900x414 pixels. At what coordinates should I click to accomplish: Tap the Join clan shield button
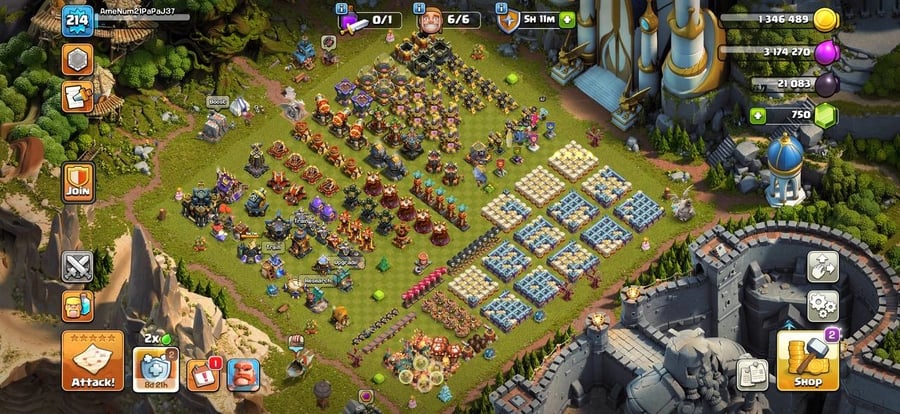pos(77,181)
